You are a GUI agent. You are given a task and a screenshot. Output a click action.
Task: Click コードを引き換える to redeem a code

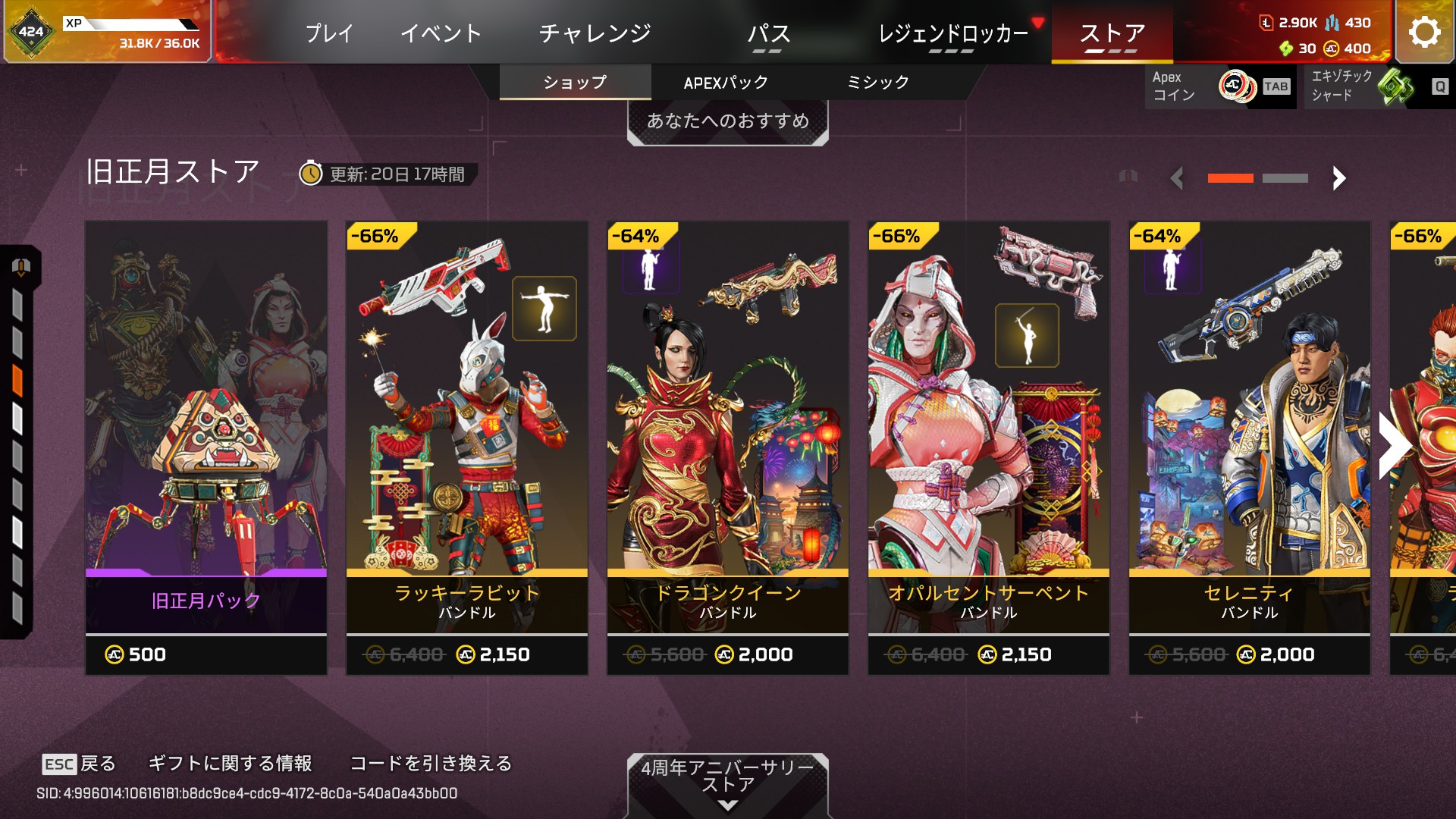pyautogui.click(x=431, y=763)
